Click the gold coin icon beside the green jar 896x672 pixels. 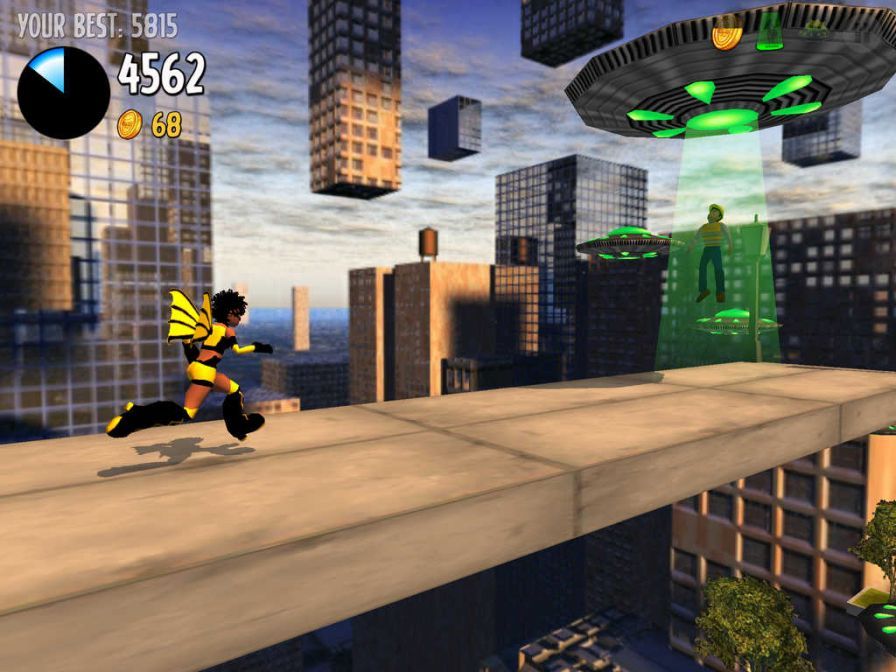click(x=727, y=34)
